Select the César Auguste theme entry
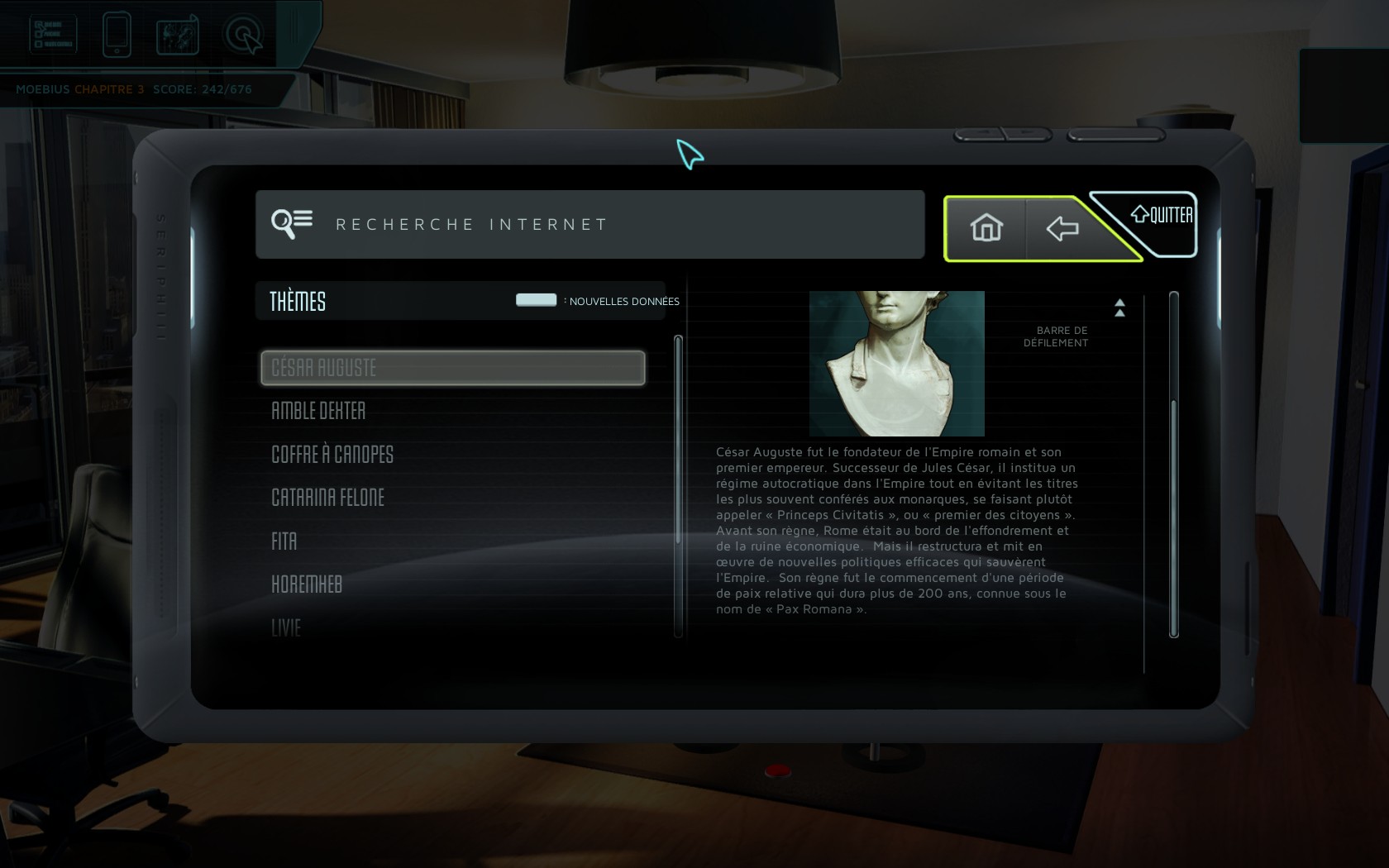 (x=452, y=368)
